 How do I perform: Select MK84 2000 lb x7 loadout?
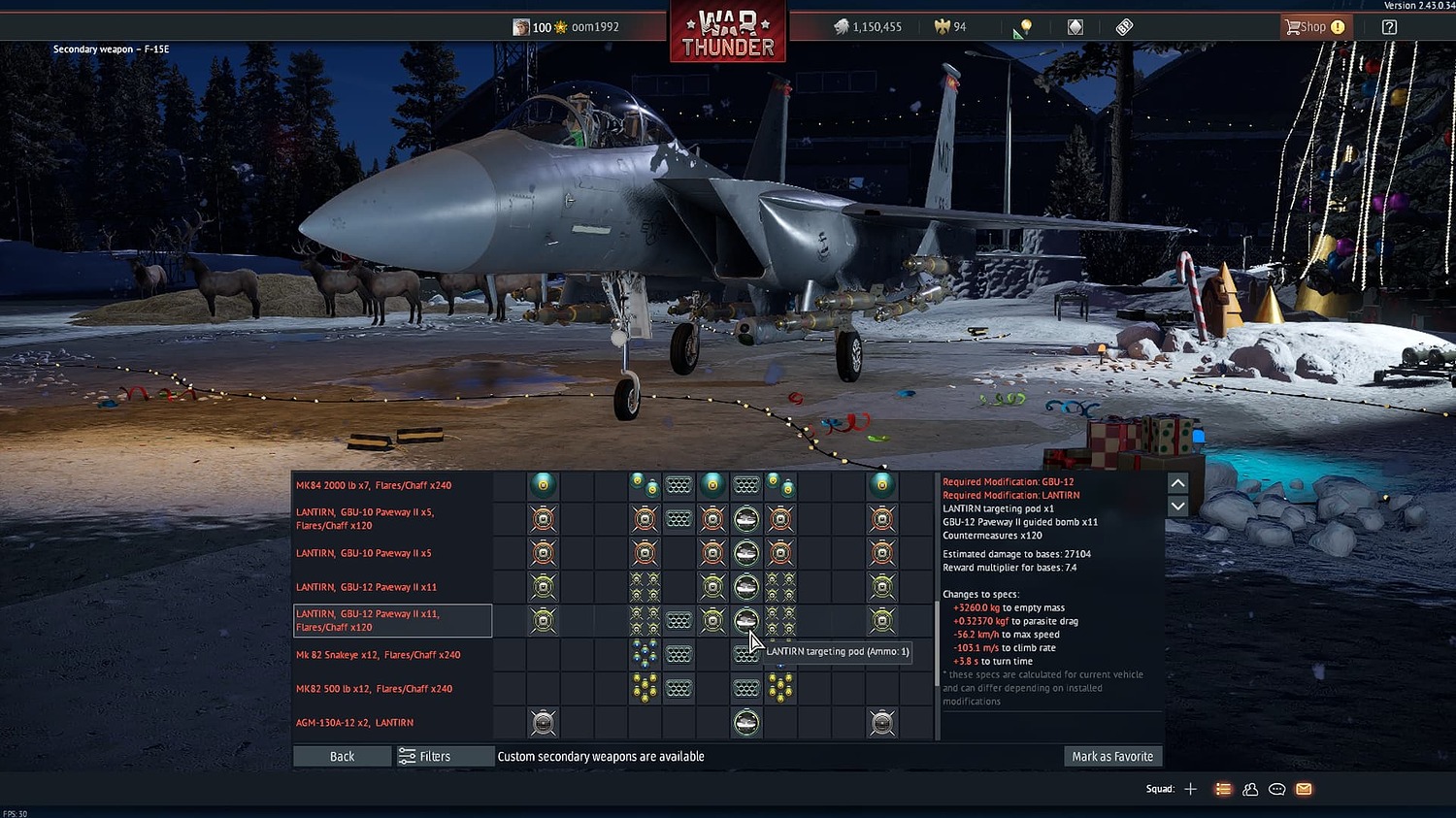coord(374,485)
